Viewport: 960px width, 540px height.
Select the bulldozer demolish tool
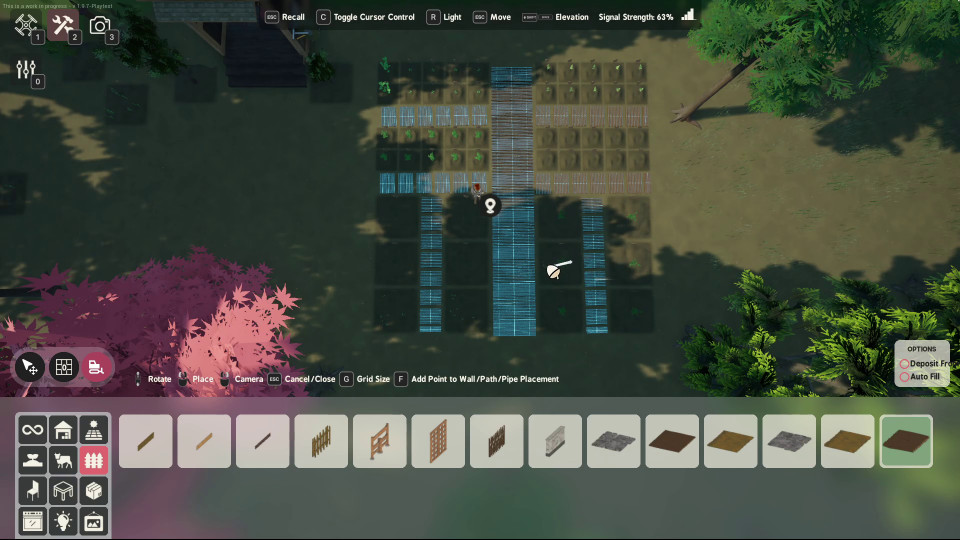96,367
